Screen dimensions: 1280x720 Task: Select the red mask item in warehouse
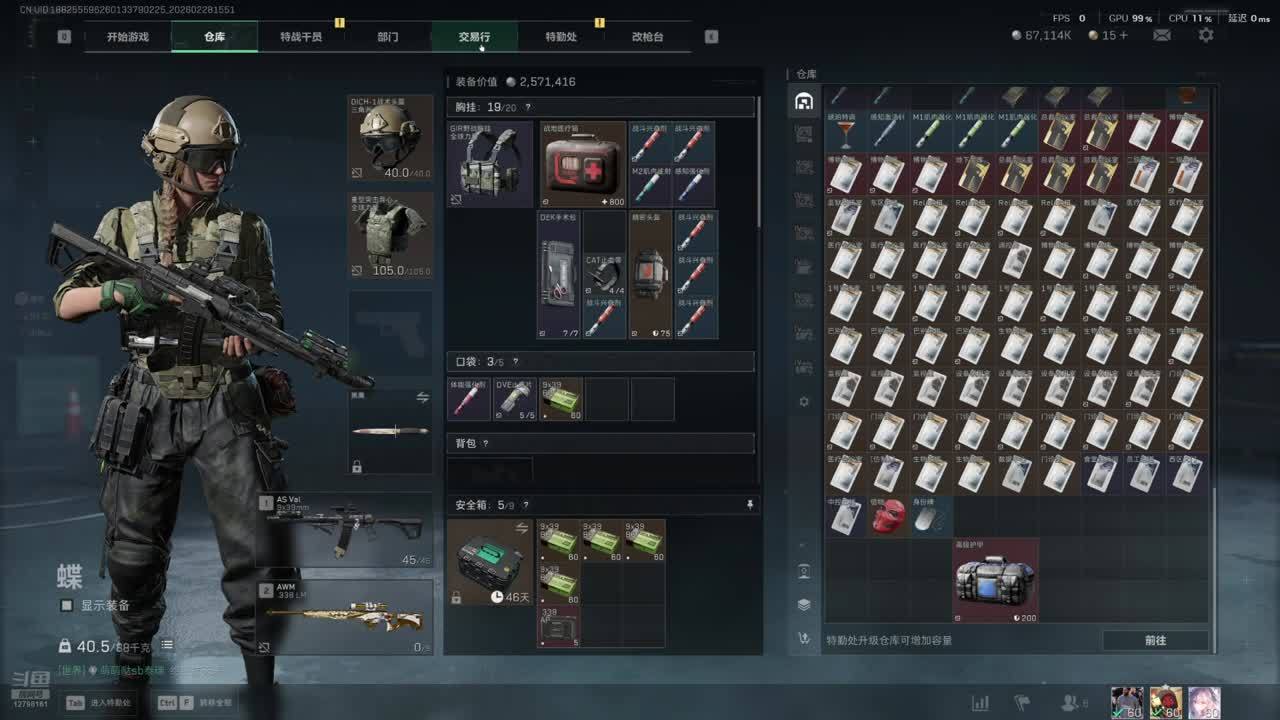887,516
